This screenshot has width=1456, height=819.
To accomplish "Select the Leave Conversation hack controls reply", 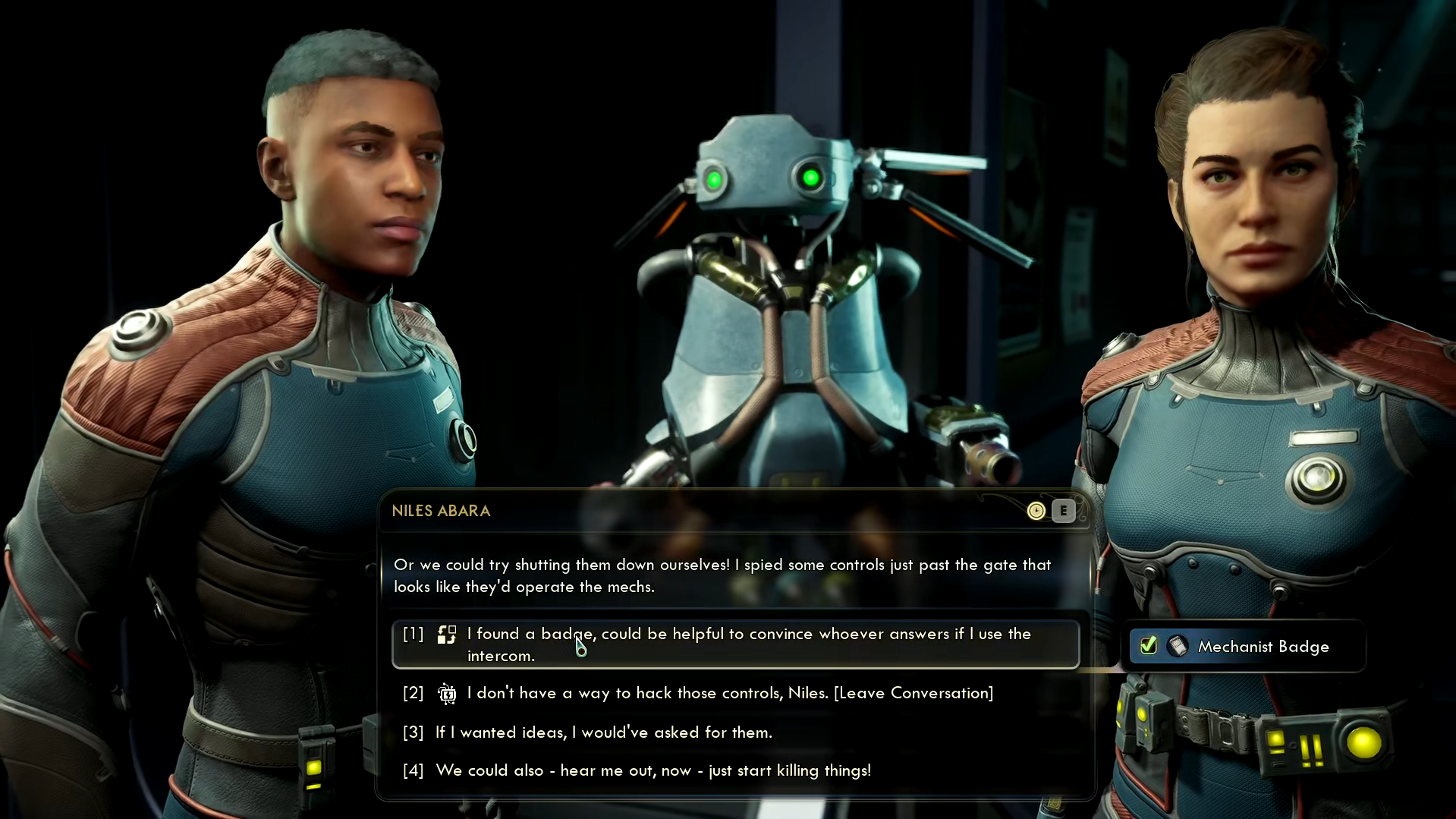I will tap(728, 693).
